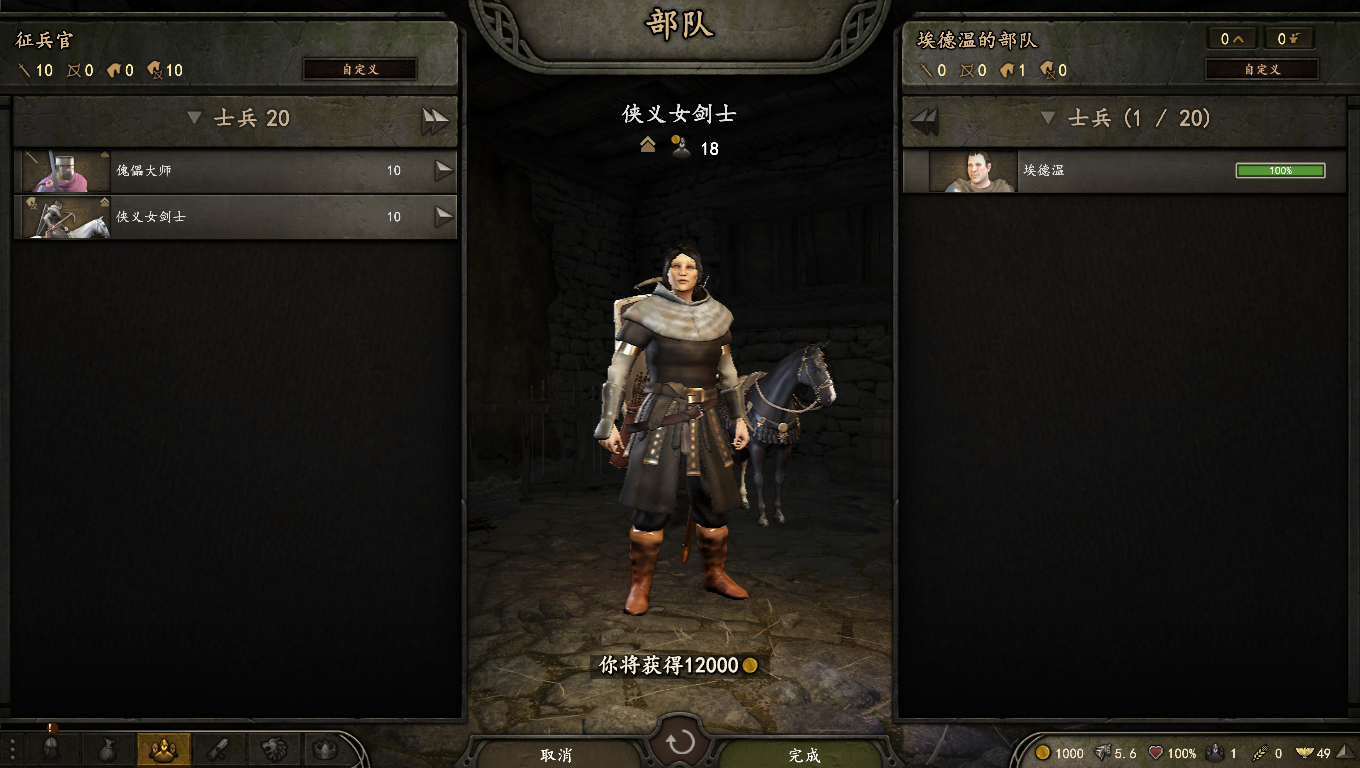Click the upgradable troops counter button
Screen dimensions: 1360x768
(x=1231, y=39)
